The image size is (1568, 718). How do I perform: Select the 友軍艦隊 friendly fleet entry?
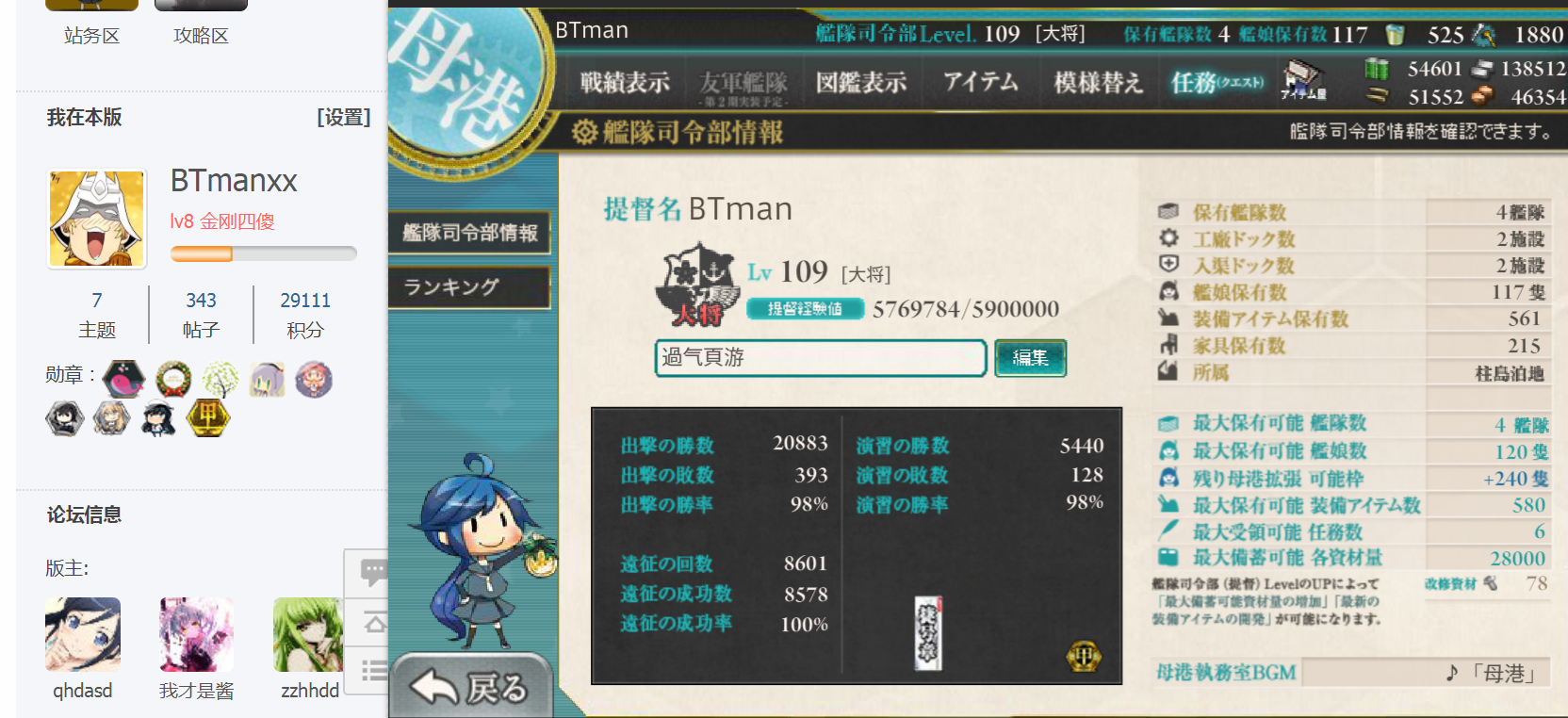pyautogui.click(x=743, y=85)
